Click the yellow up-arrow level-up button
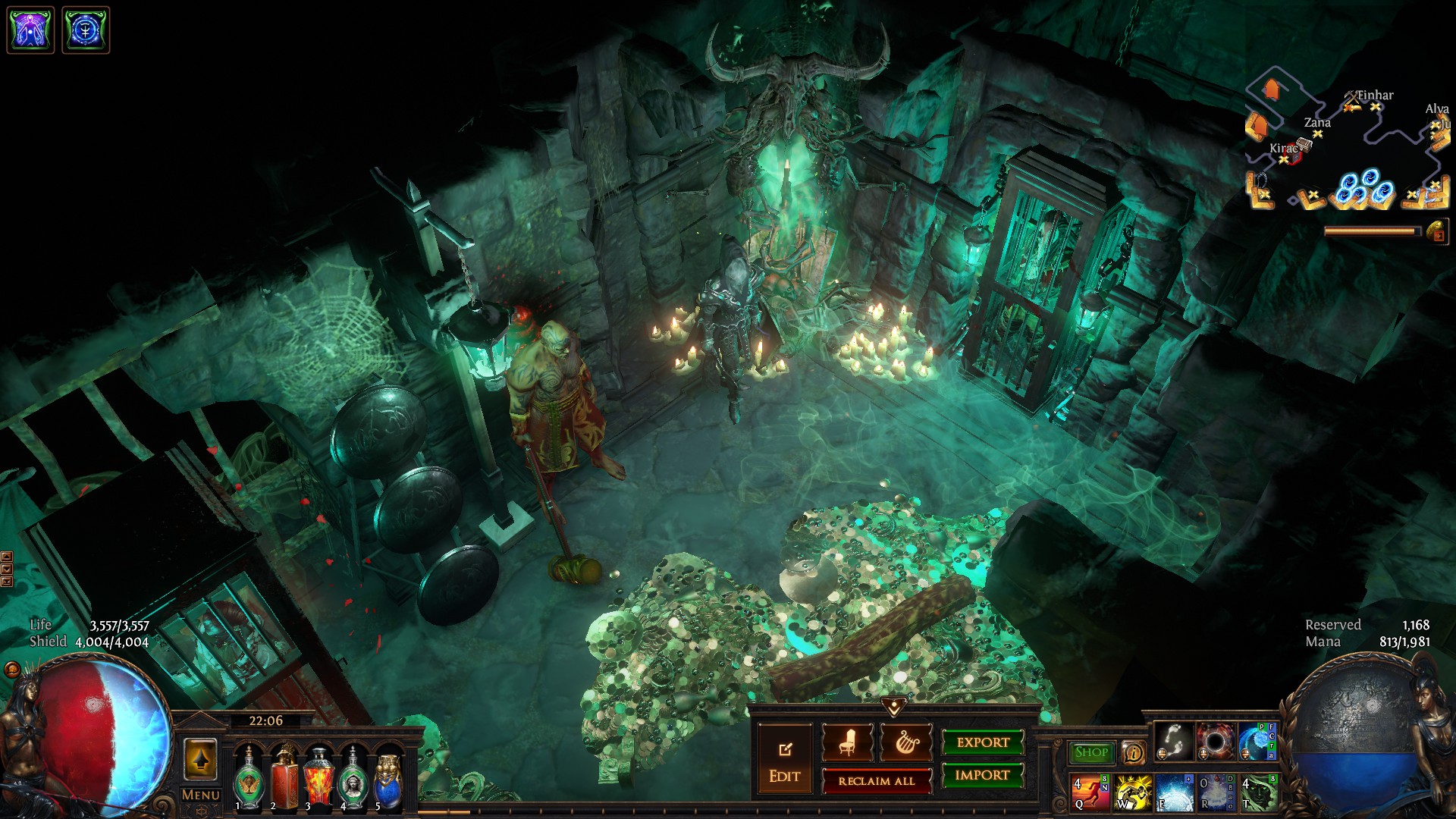Image resolution: width=1456 pixels, height=819 pixels. pos(200,759)
